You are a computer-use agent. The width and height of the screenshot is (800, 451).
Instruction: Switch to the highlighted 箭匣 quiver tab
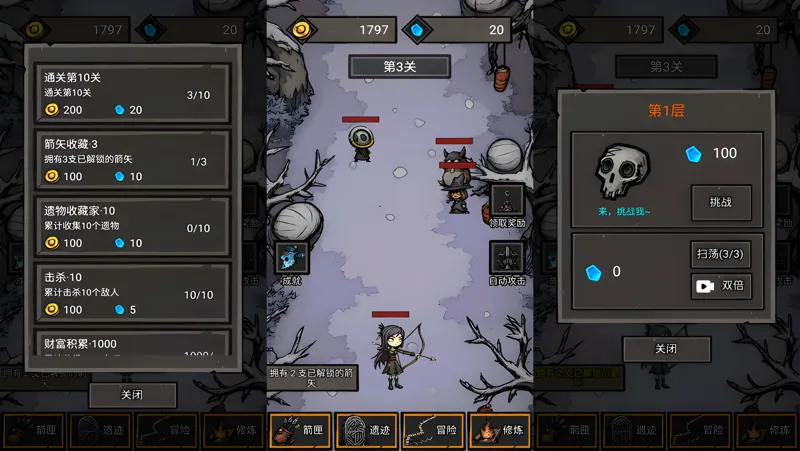[300, 430]
